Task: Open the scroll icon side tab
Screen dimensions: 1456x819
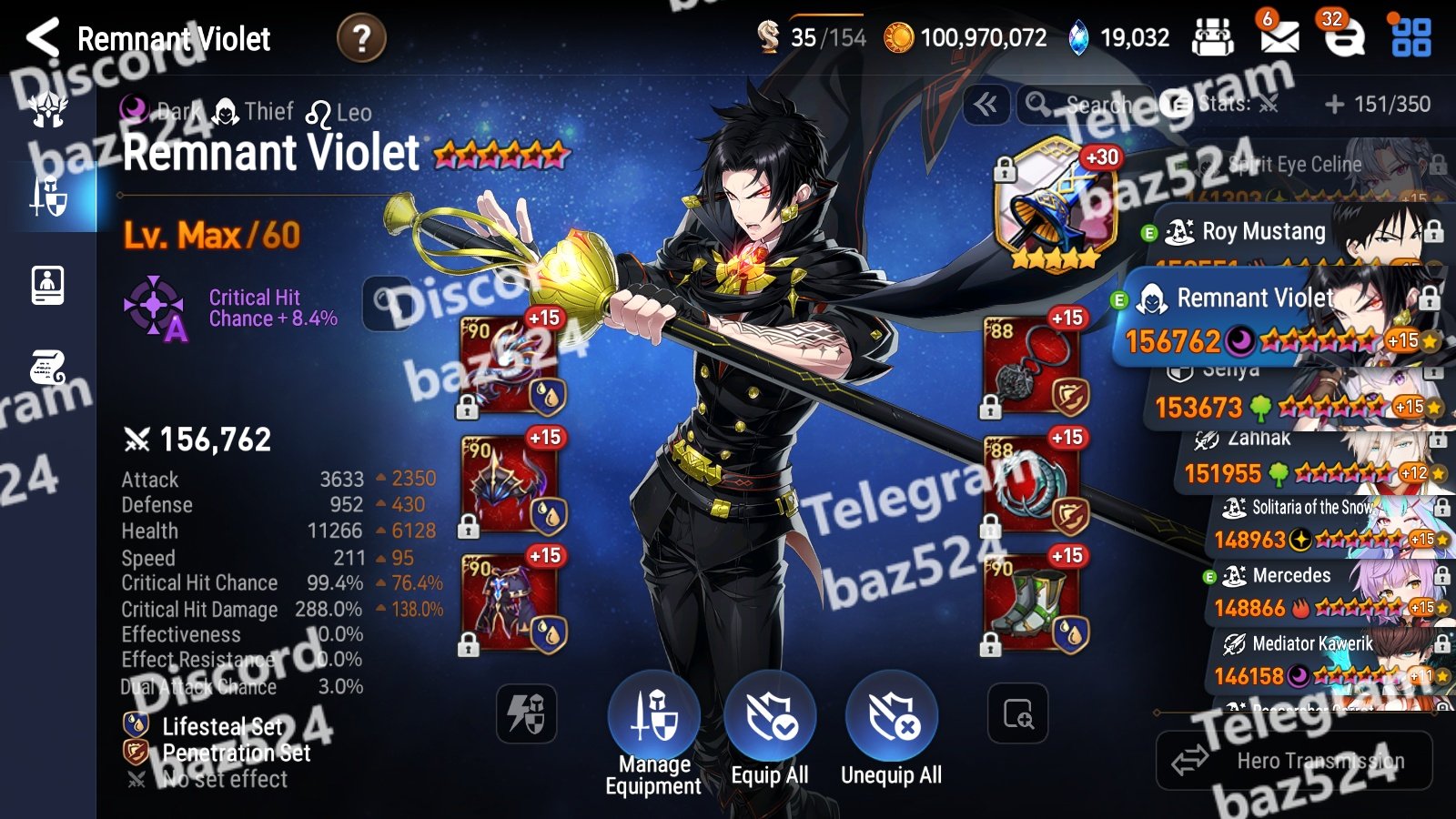Action: point(48,369)
